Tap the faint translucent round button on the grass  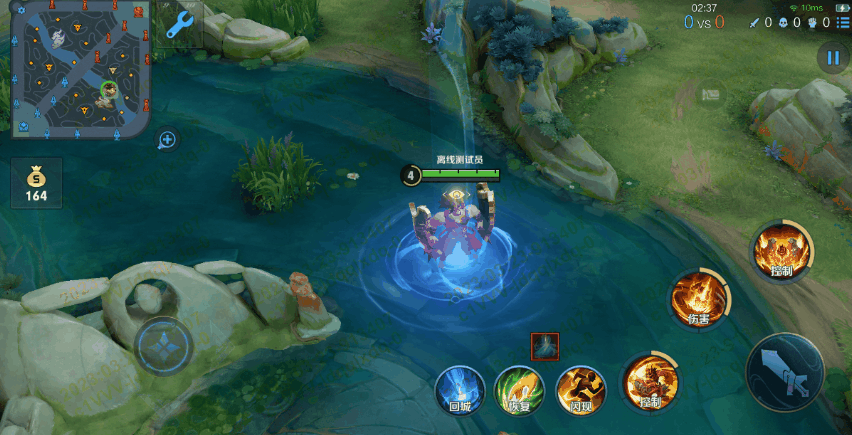[711, 95]
